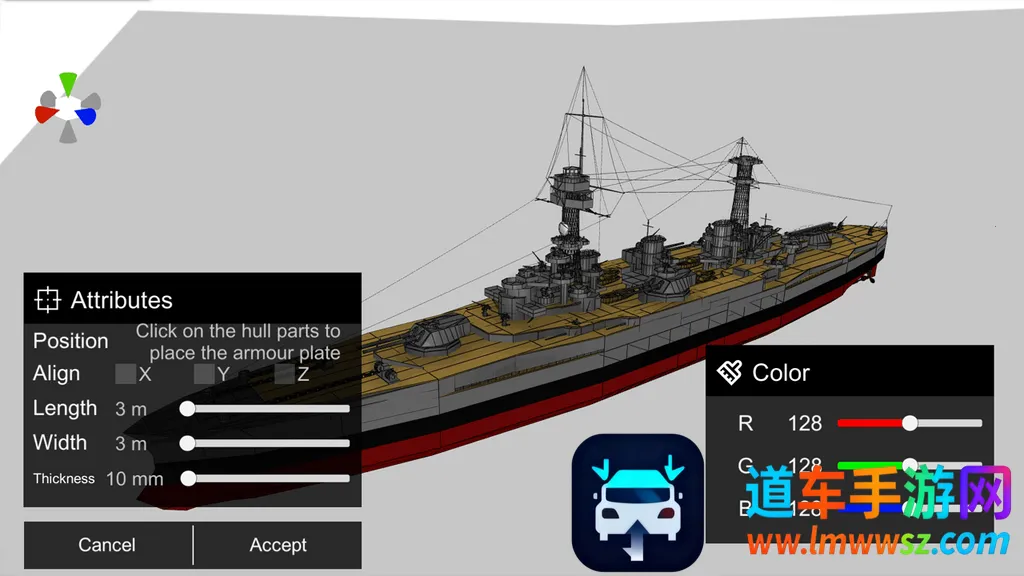Click the Length slider handle
The width and height of the screenshot is (1024, 576).
pos(187,408)
